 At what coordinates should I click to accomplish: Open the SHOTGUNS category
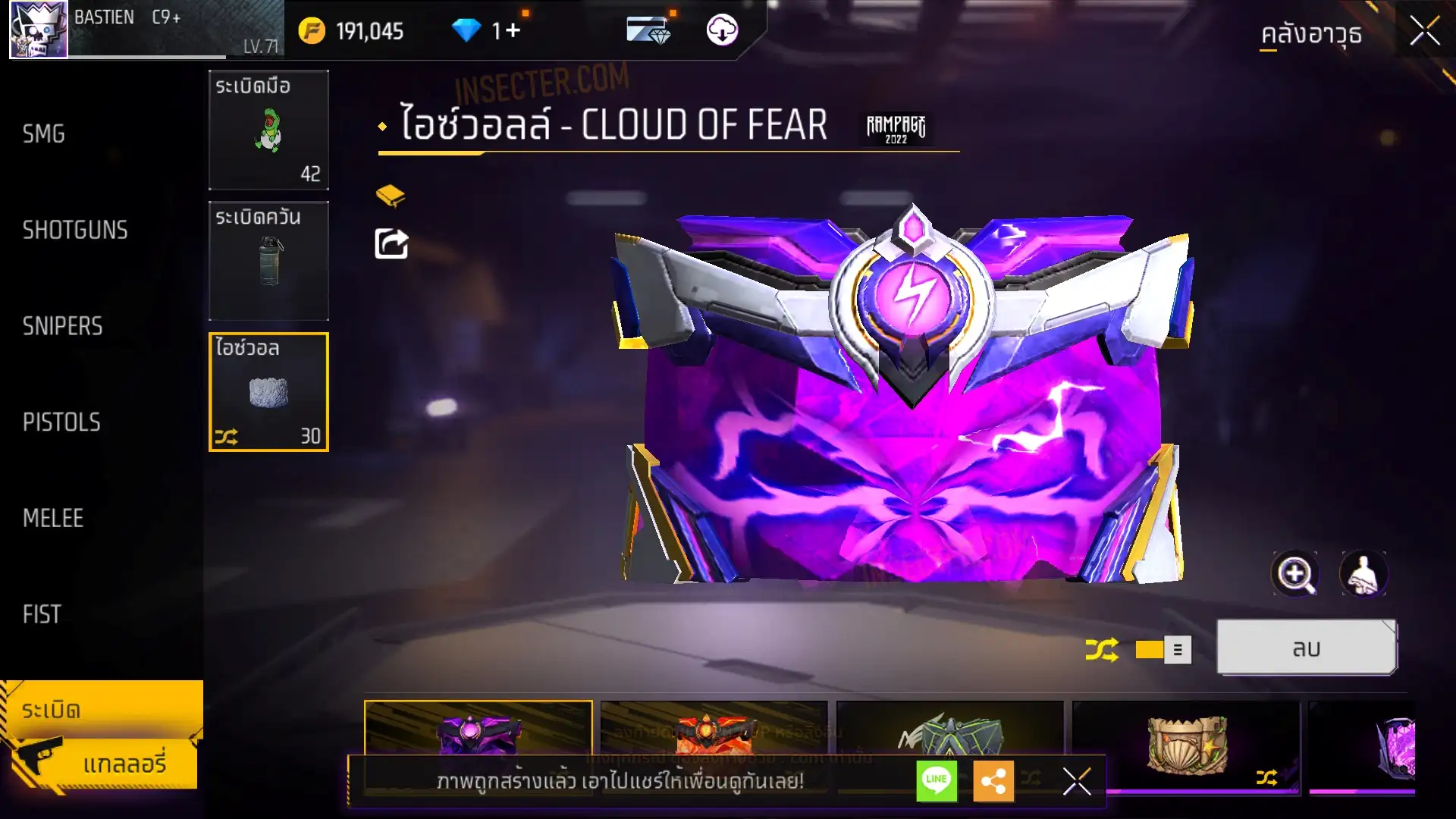point(75,230)
